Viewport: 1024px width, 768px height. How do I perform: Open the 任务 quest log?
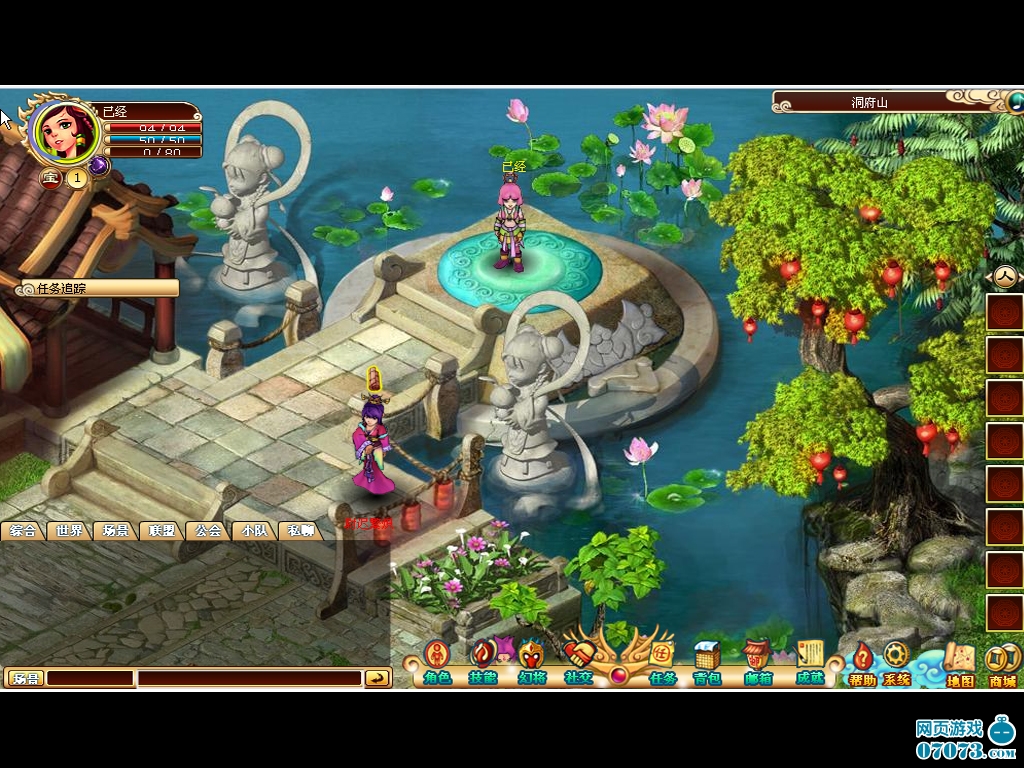662,660
